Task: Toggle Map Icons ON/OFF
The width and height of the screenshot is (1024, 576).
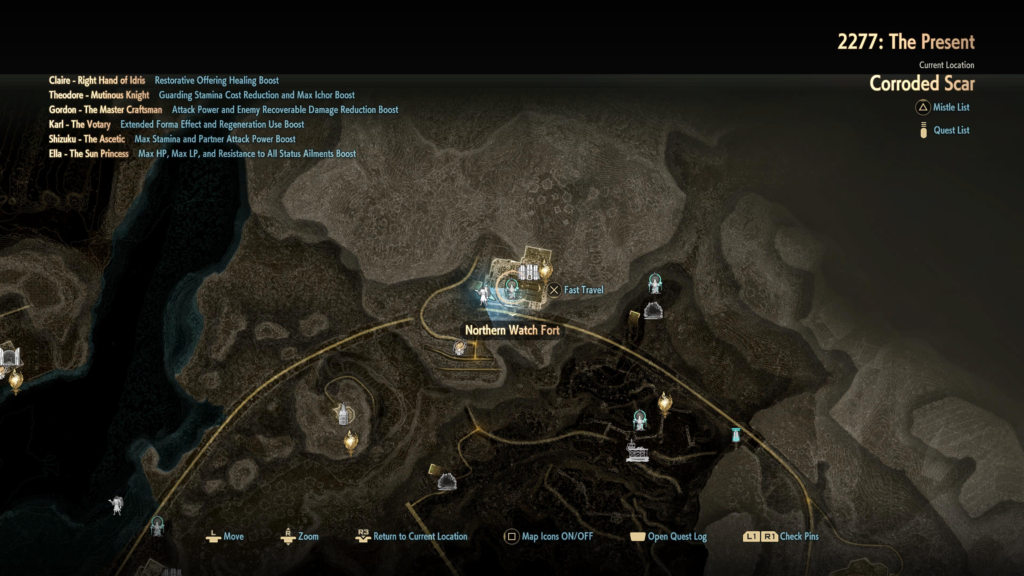Action: 549,537
